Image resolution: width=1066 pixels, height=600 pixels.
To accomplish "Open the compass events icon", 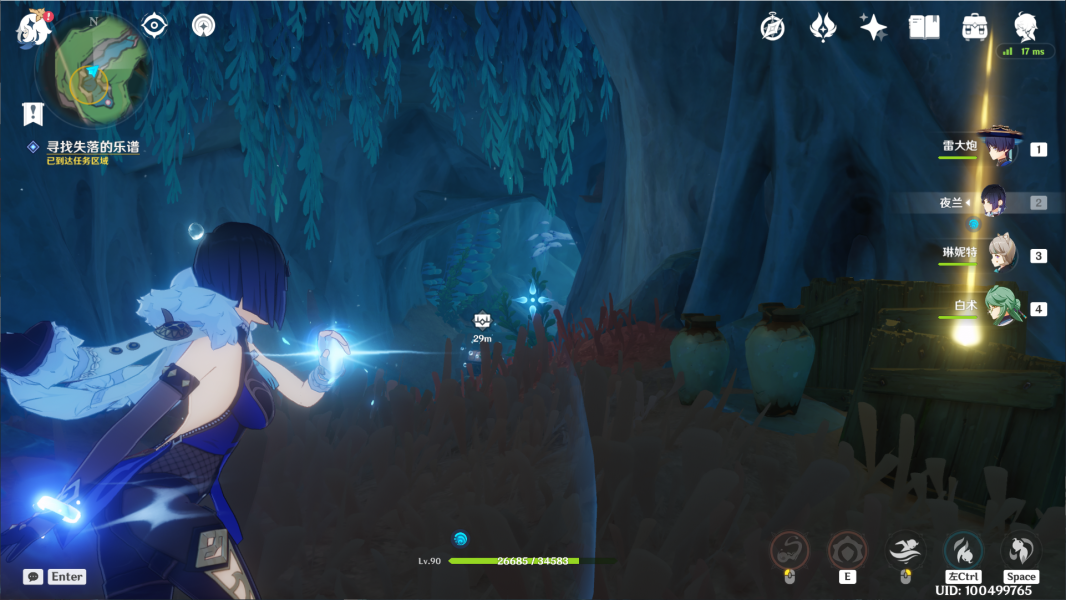I will [772, 28].
